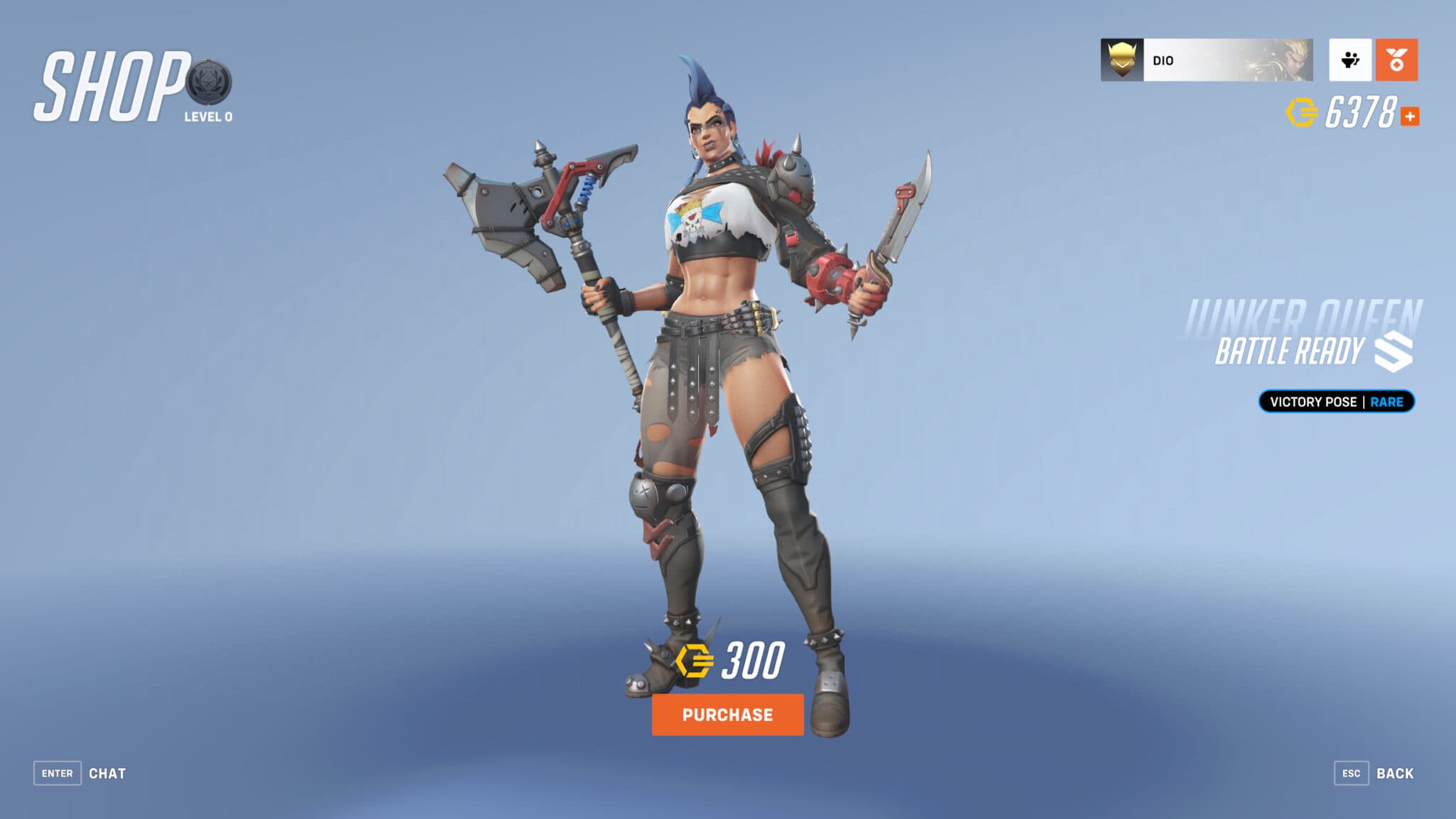Click the ENTER key hint next to Chat
The height and width of the screenshot is (819, 1456).
click(x=58, y=773)
